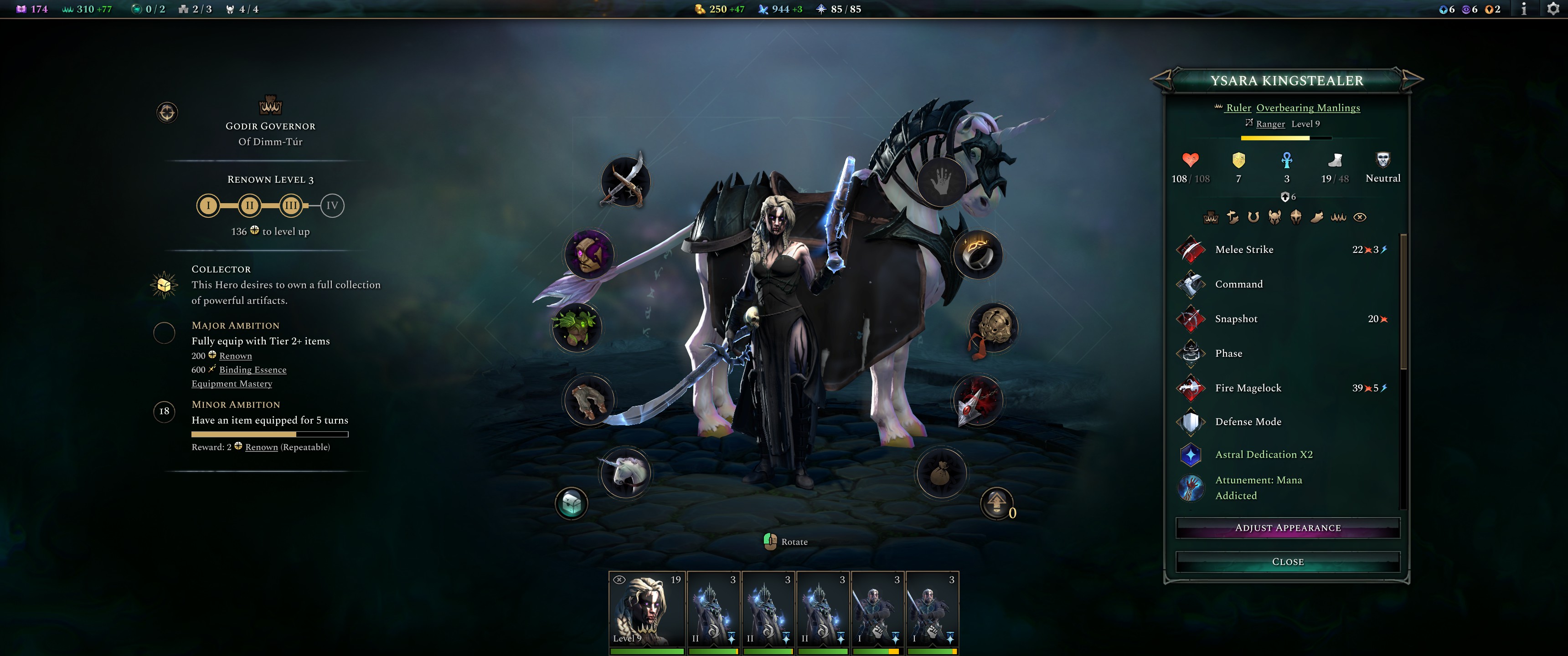The height and width of the screenshot is (656, 1568).
Task: Toggle the crossed-eye visibility icon above abilities
Action: (x=1360, y=217)
